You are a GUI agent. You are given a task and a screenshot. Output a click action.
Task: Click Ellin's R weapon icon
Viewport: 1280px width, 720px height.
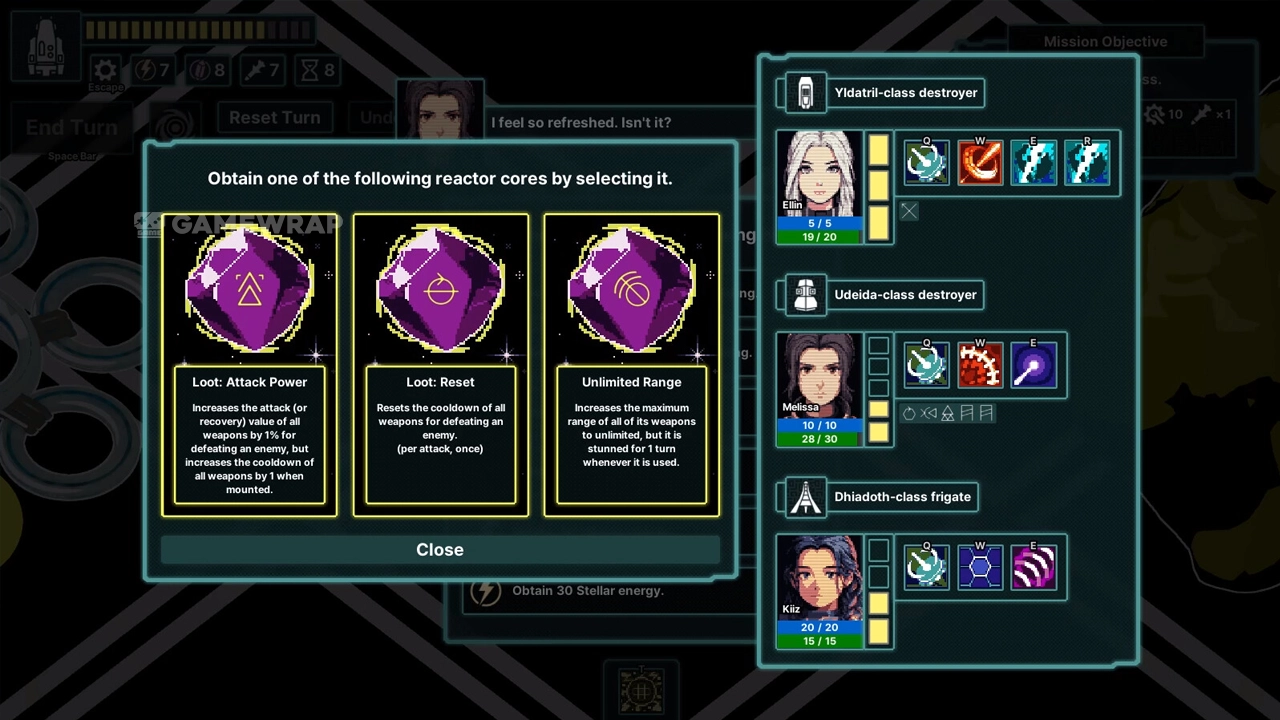pos(1087,163)
